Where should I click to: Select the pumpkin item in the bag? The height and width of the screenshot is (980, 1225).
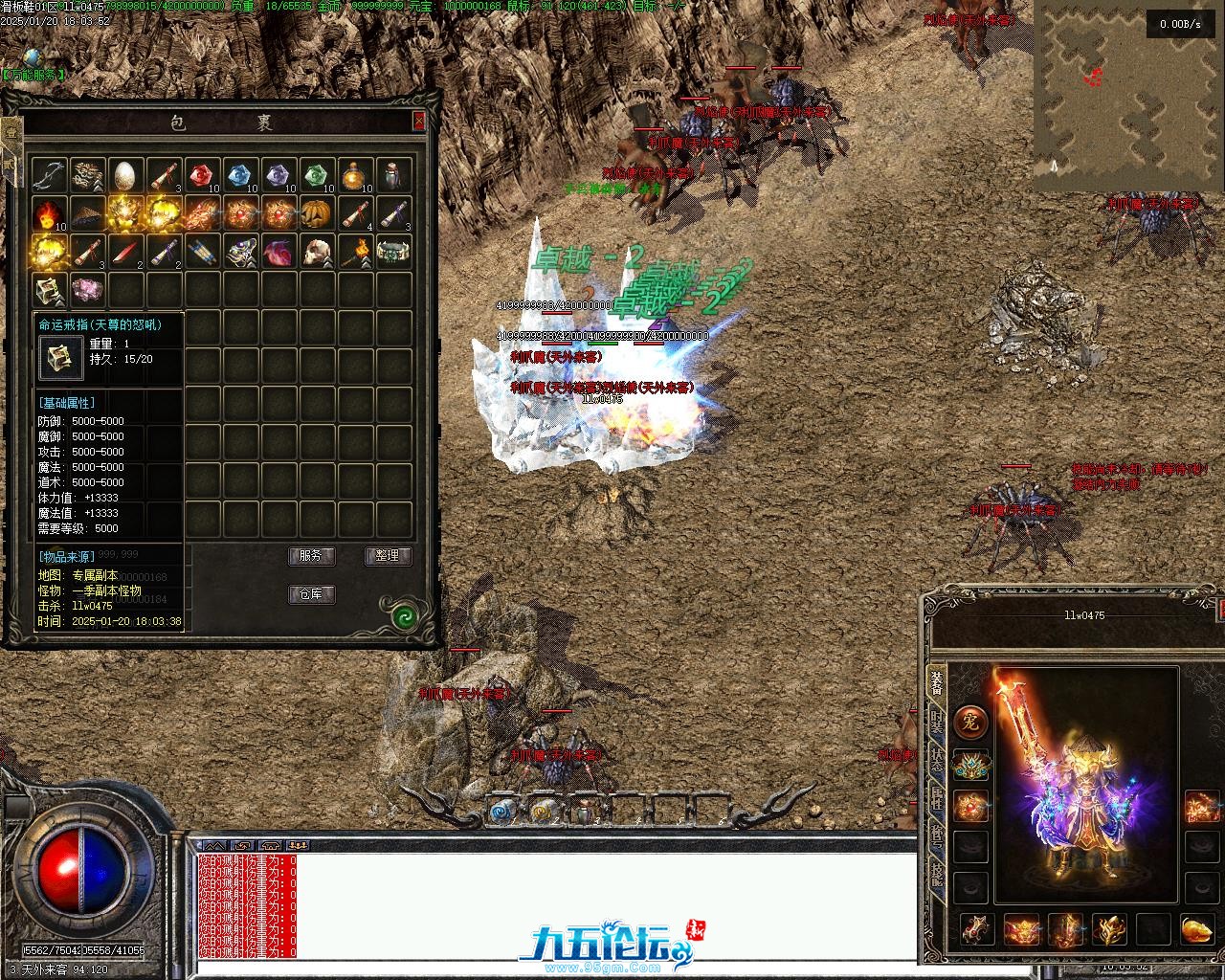pos(318,212)
